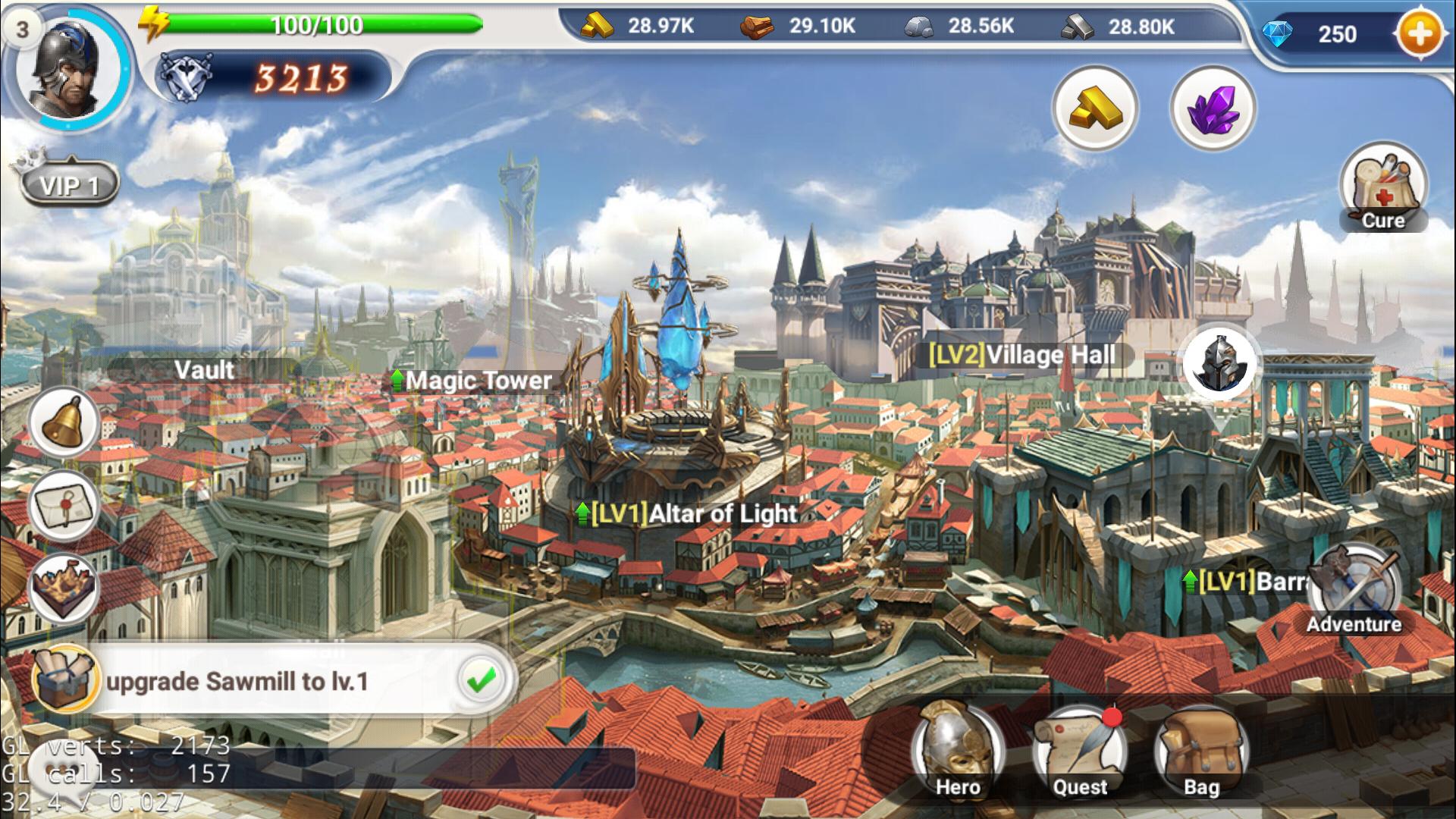Open the purple crystal icon
Screen dimensions: 1456x819
tap(1213, 109)
